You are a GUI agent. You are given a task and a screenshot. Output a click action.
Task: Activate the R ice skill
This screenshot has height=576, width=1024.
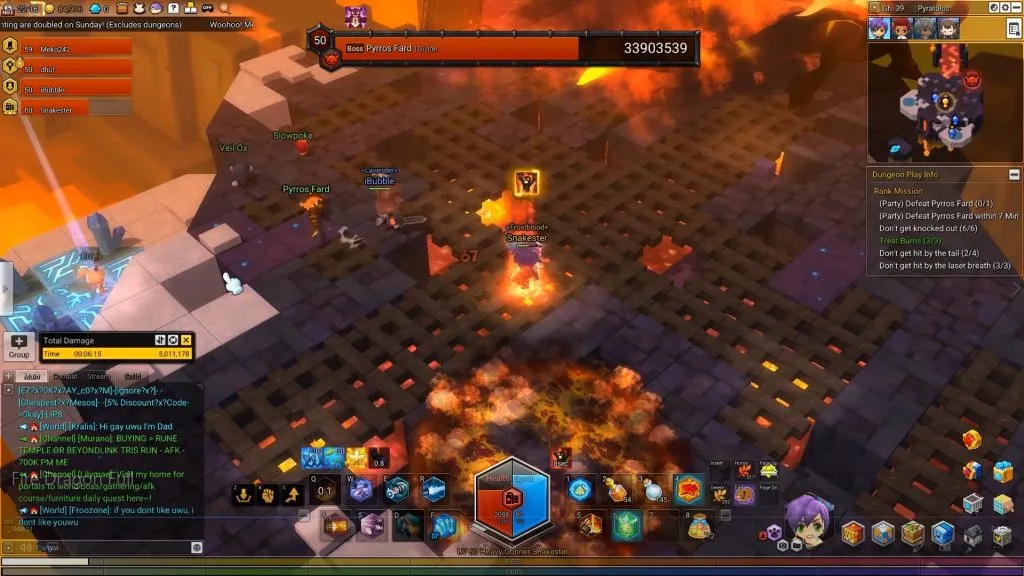[x=432, y=489]
